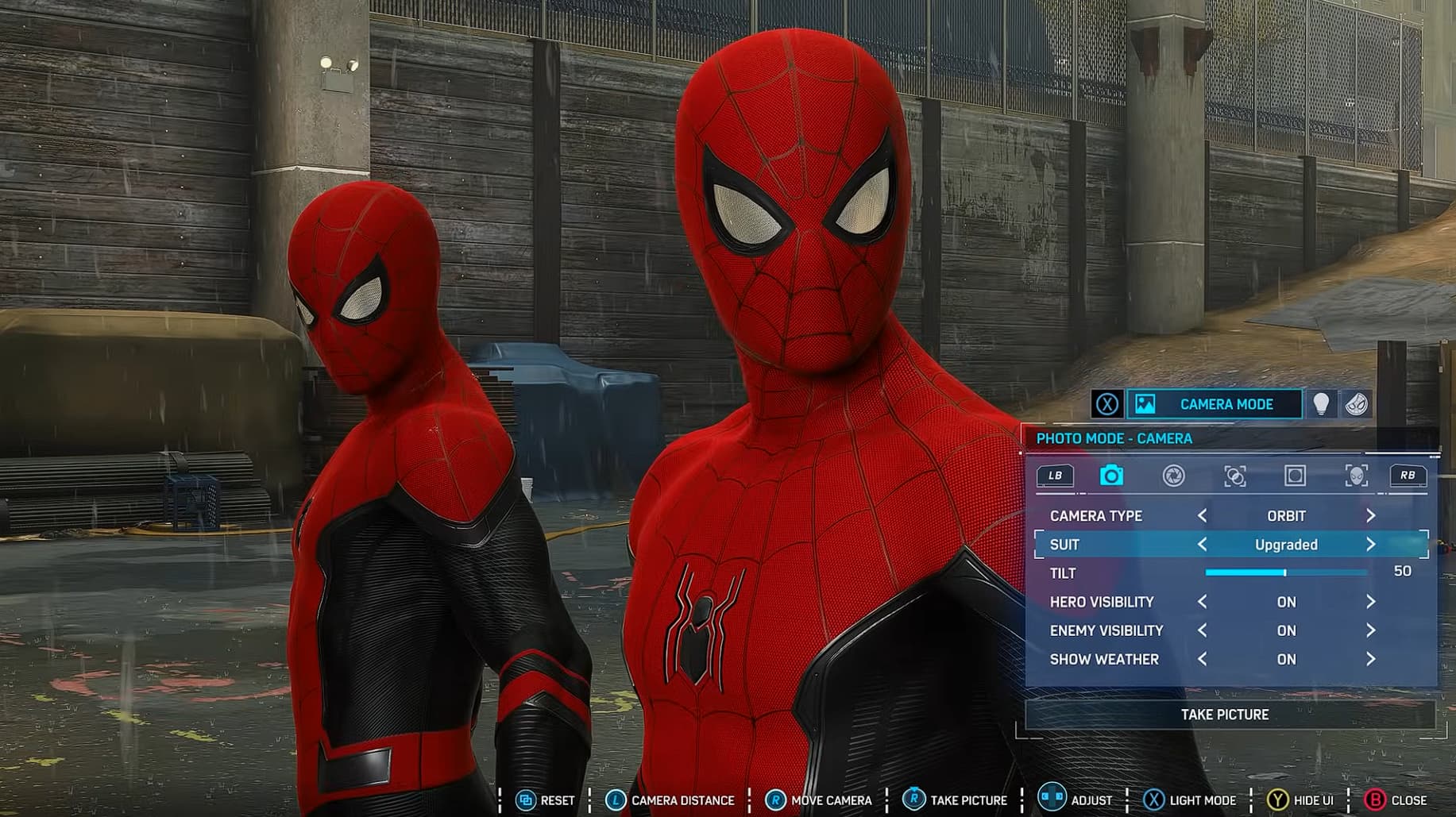Select the Spider-Man sticker tab icon
The image size is (1456, 817).
[1357, 476]
